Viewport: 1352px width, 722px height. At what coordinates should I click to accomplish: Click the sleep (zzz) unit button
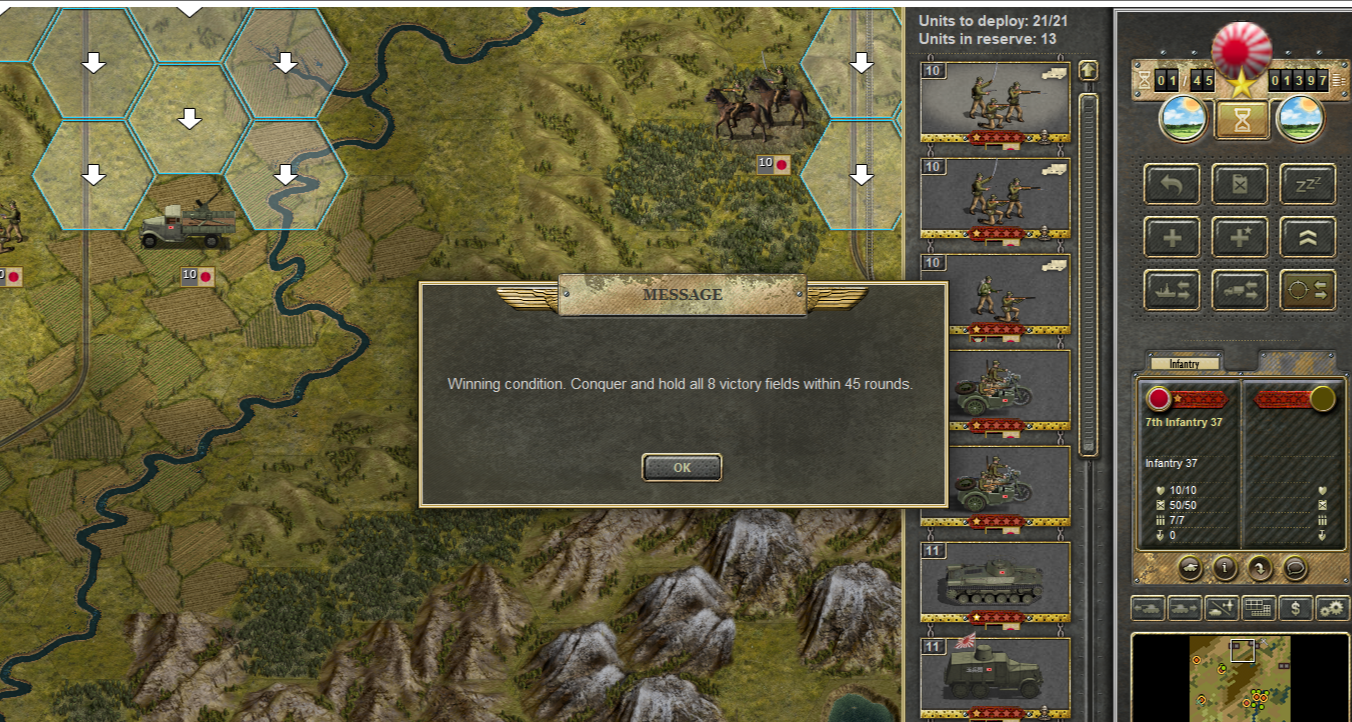[1307, 185]
